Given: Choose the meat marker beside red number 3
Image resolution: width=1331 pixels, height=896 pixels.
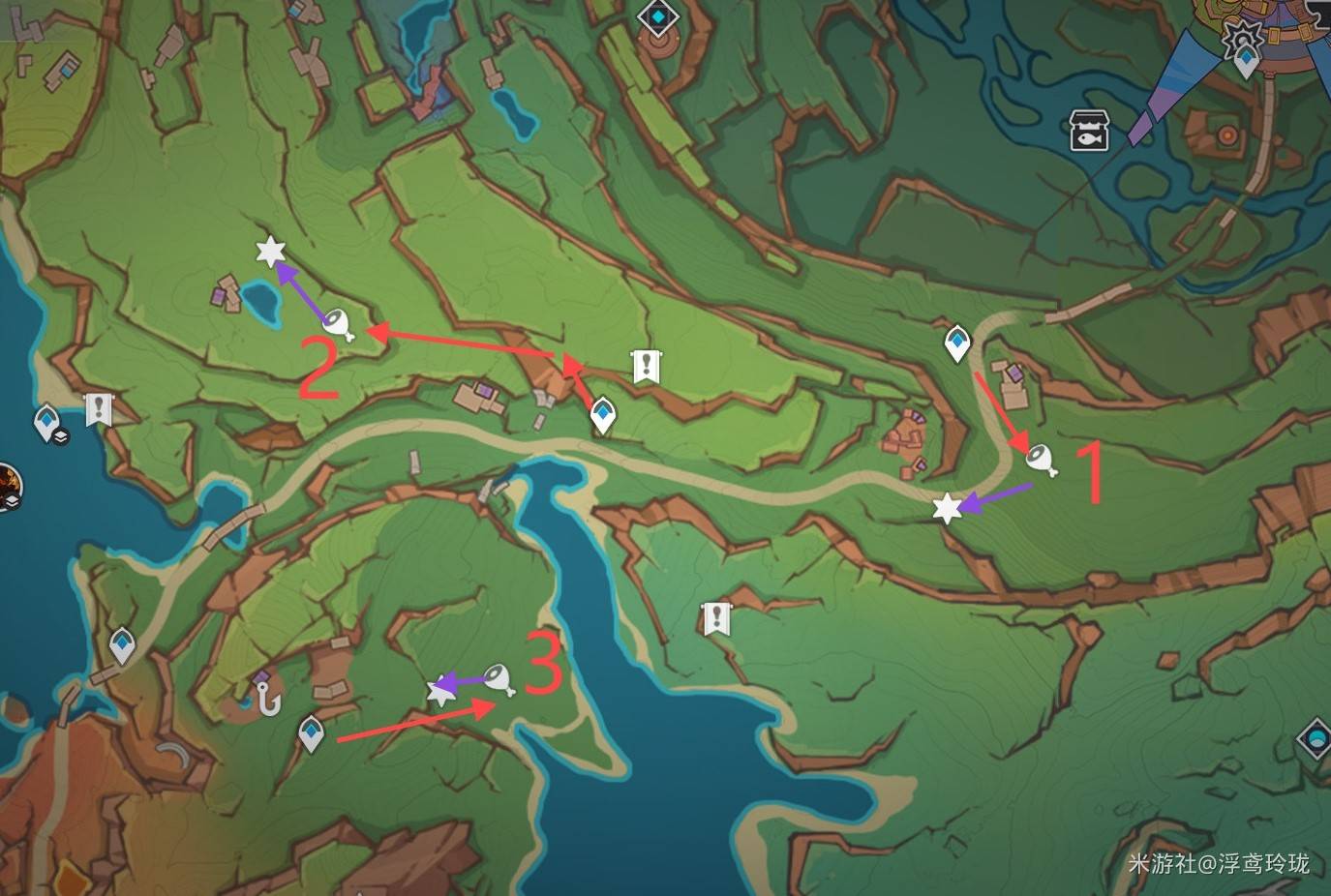Looking at the screenshot, I should [x=499, y=679].
